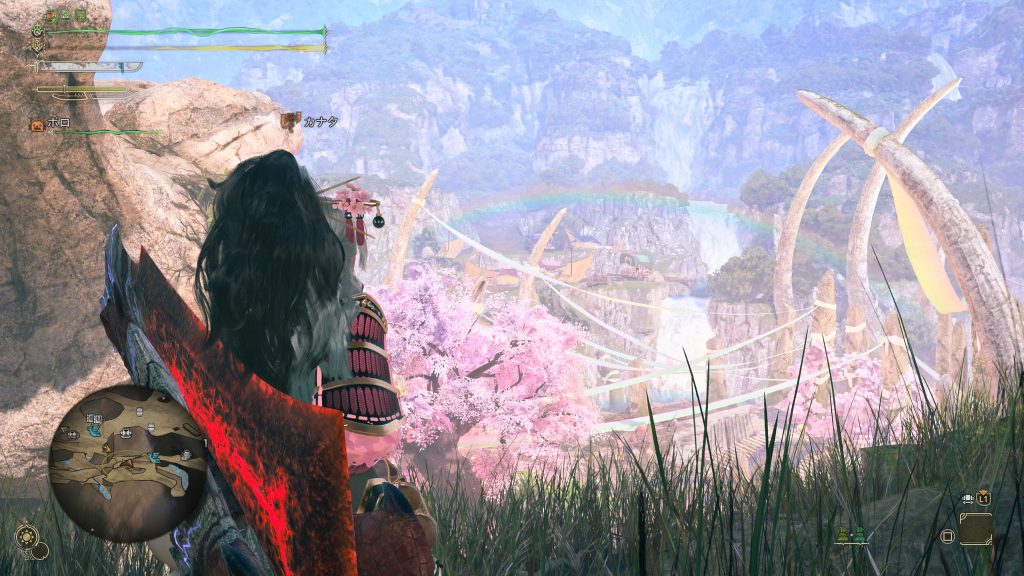The width and height of the screenshot is (1024, 576).
Task: Select the item bar scroll arrows icon
Action: [970, 497]
